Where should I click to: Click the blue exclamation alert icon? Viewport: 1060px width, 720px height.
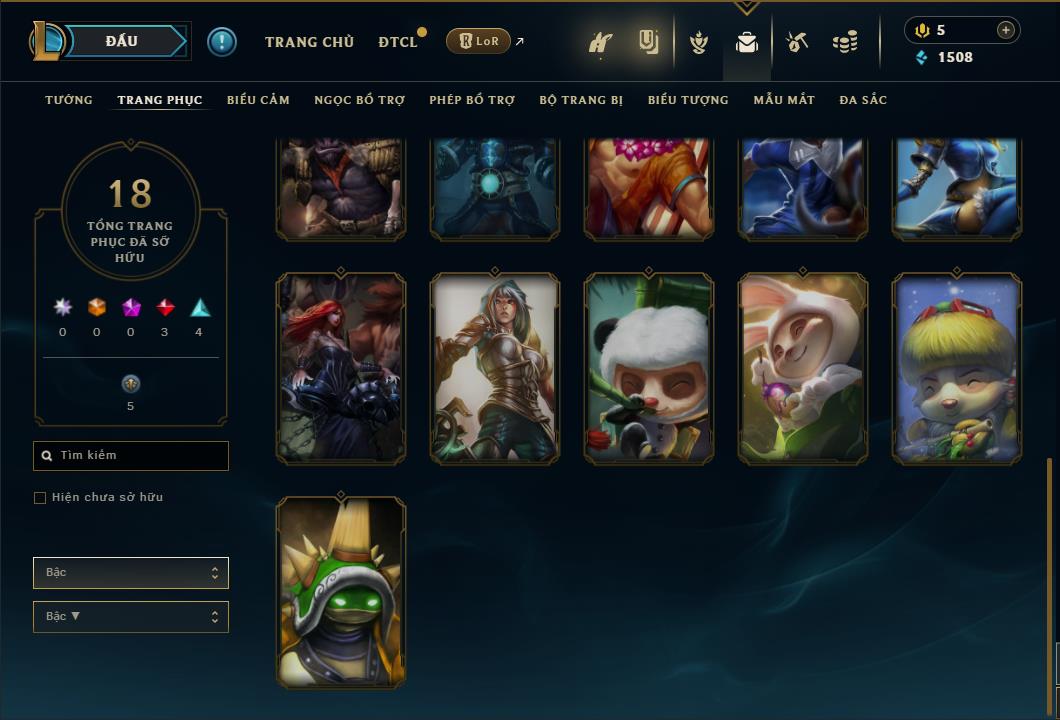pos(222,42)
